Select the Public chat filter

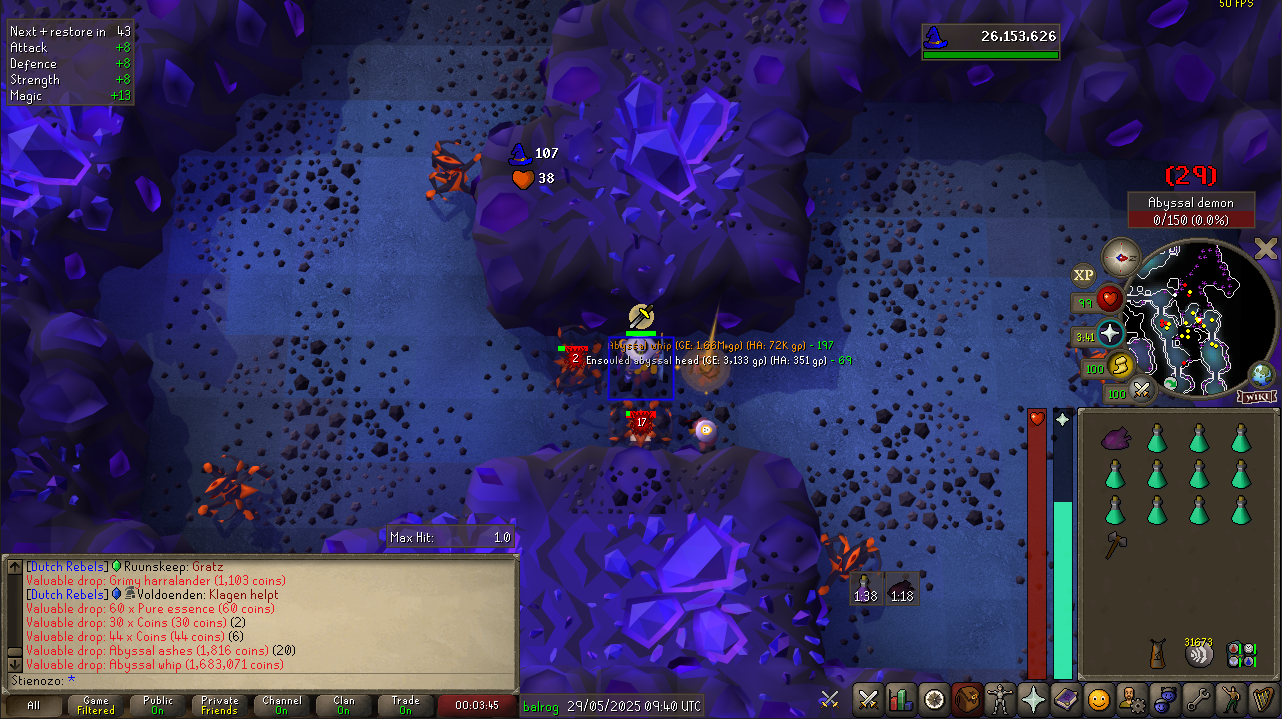click(x=158, y=706)
